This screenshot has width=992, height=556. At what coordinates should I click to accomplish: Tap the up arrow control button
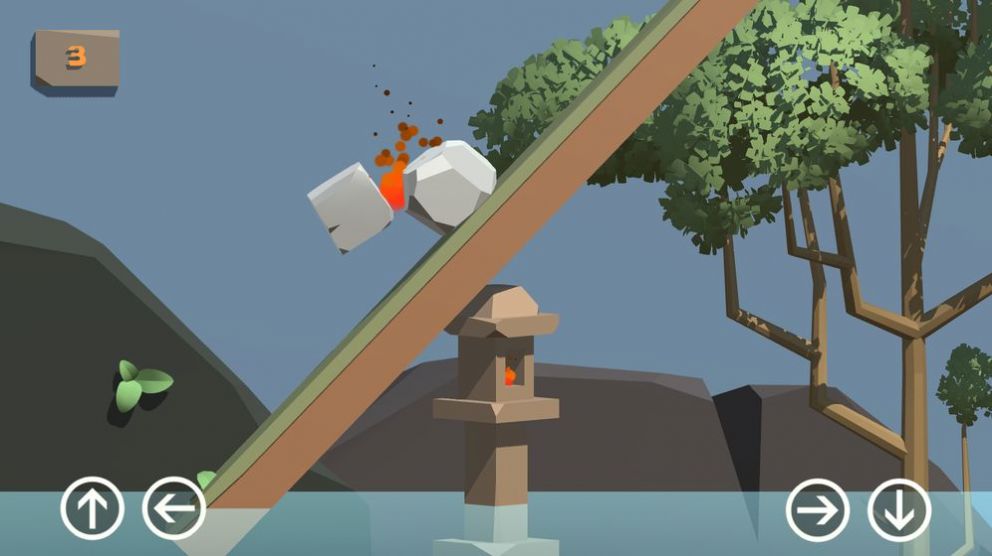pos(92,509)
